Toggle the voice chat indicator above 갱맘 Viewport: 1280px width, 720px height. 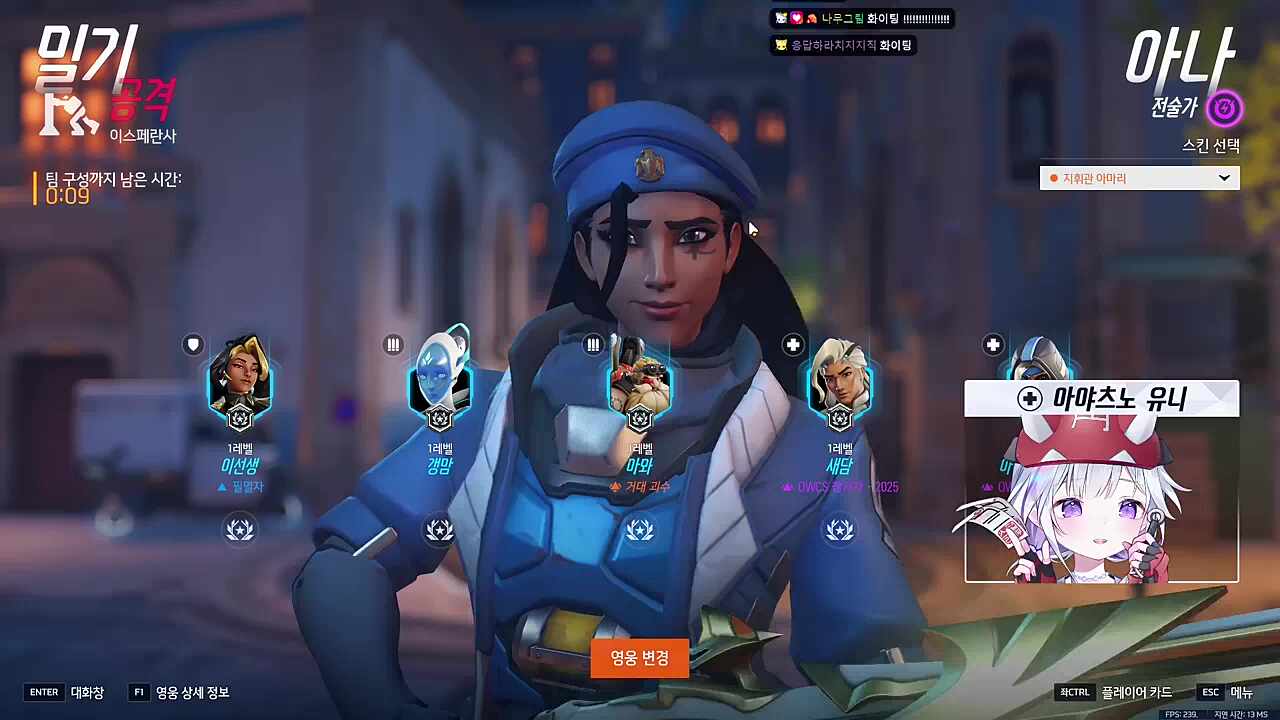pyautogui.click(x=393, y=344)
